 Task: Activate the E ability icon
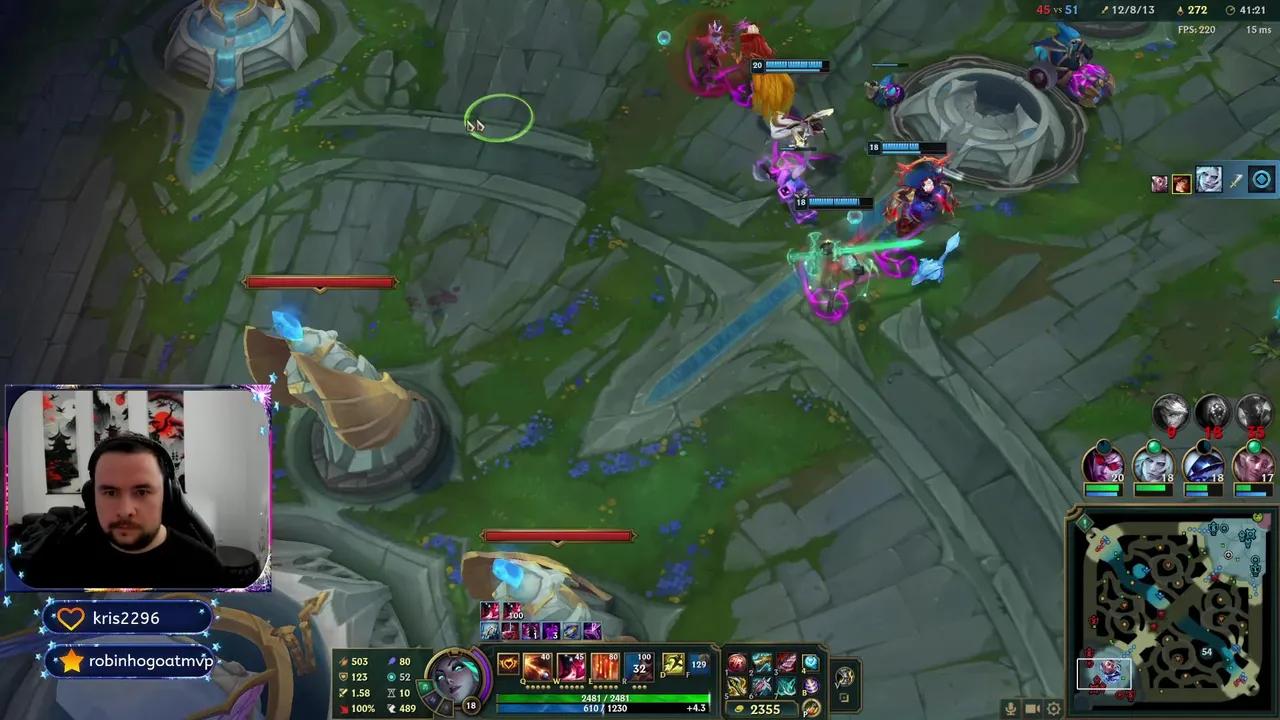pyautogui.click(x=605, y=667)
